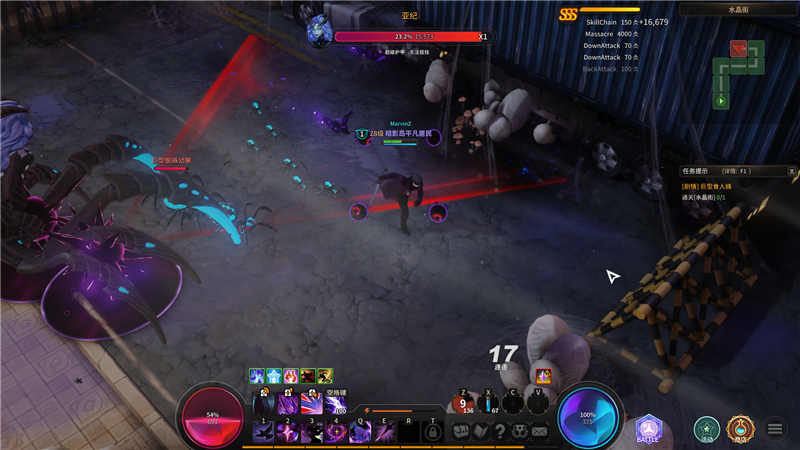The image size is (800, 450).
Task: Open the treasure chest inventory icon
Action: coord(461,432)
